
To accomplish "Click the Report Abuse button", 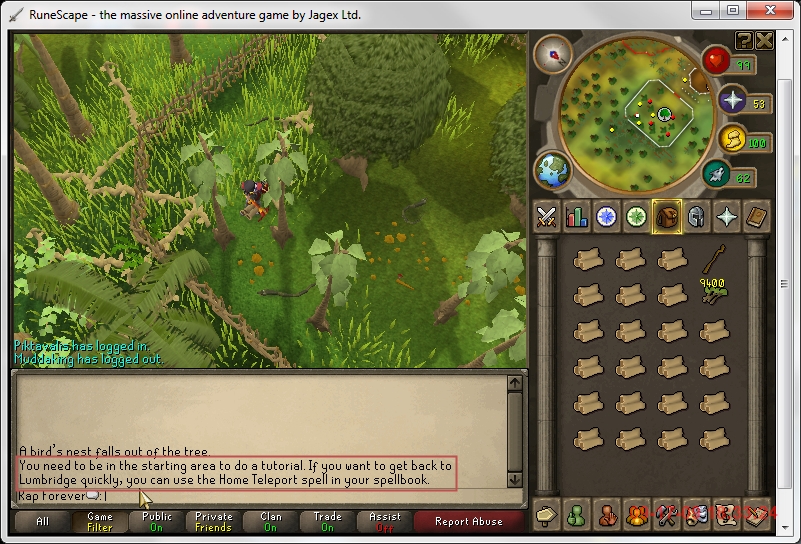I will pyautogui.click(x=468, y=521).
